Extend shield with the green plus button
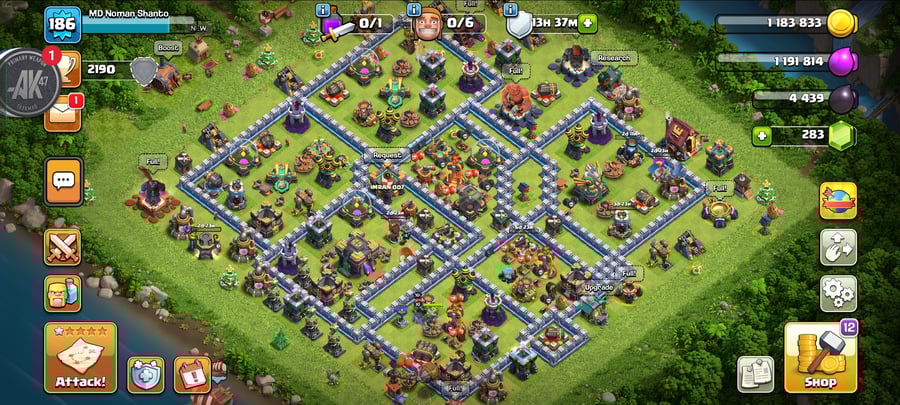Screen dimensions: 900x405 (587, 23)
